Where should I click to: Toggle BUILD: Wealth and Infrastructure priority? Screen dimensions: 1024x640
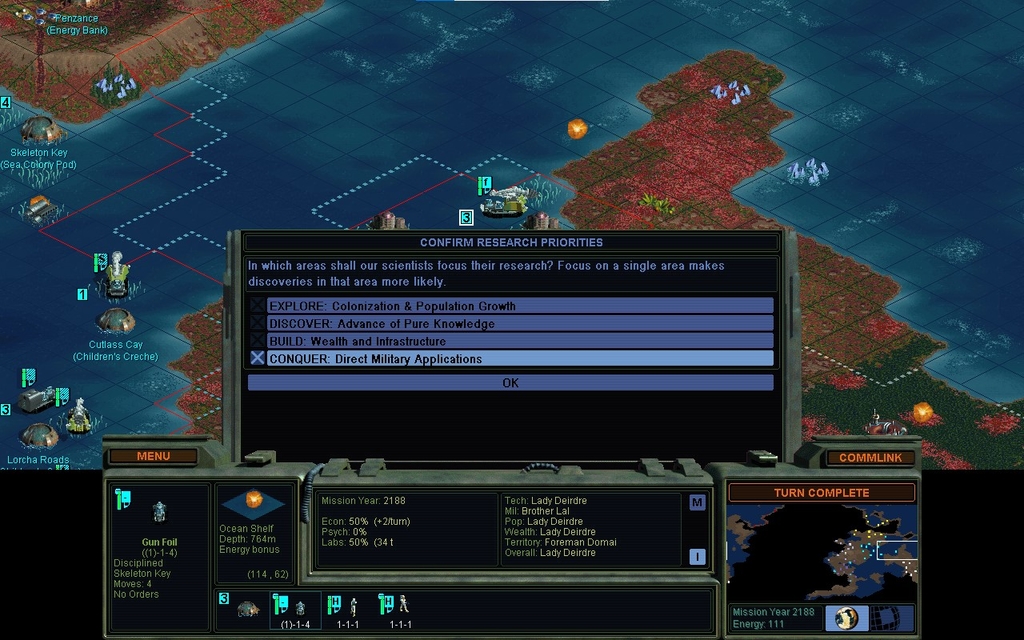[510, 341]
